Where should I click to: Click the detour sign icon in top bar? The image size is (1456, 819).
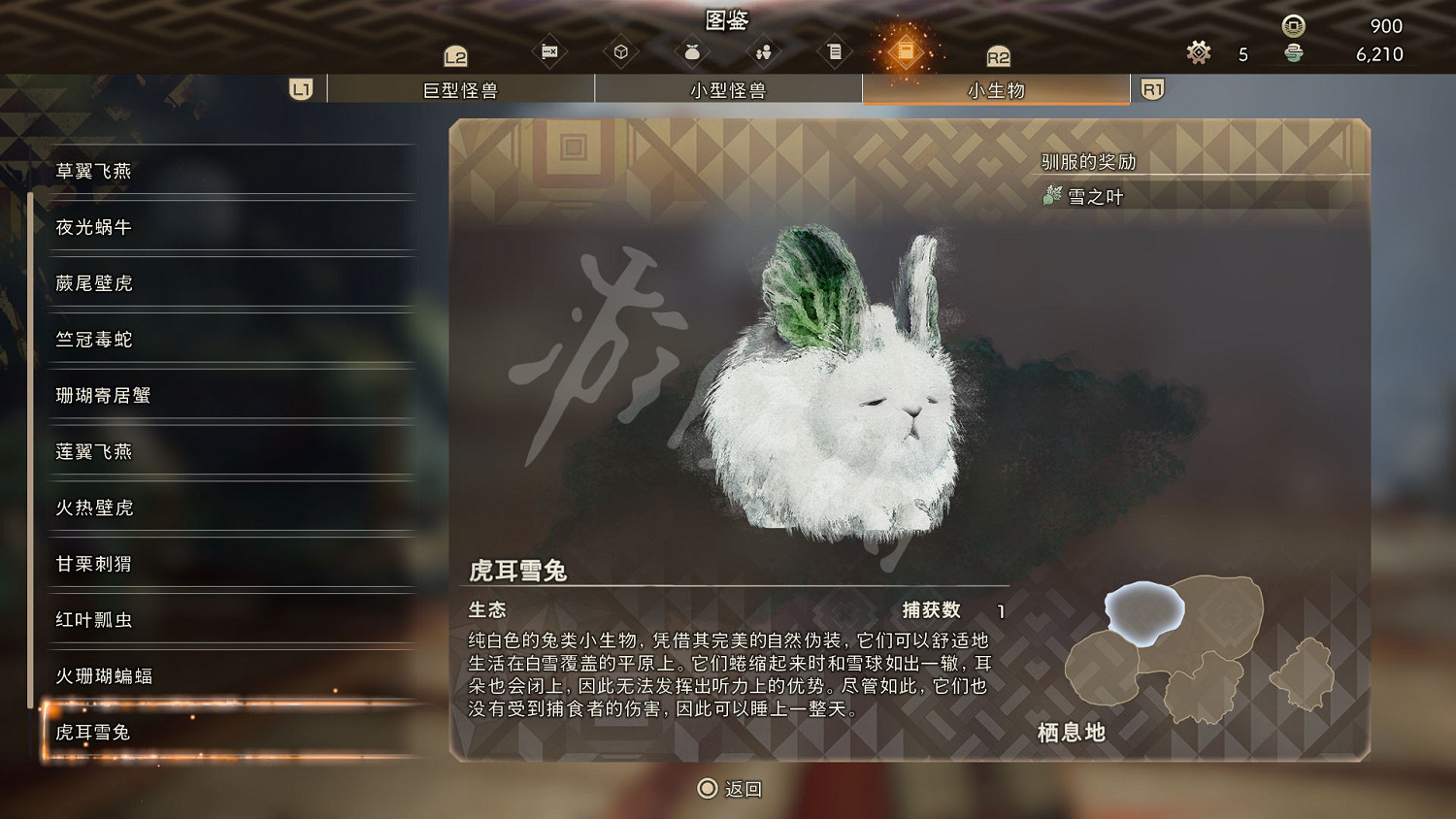pyautogui.click(x=550, y=52)
